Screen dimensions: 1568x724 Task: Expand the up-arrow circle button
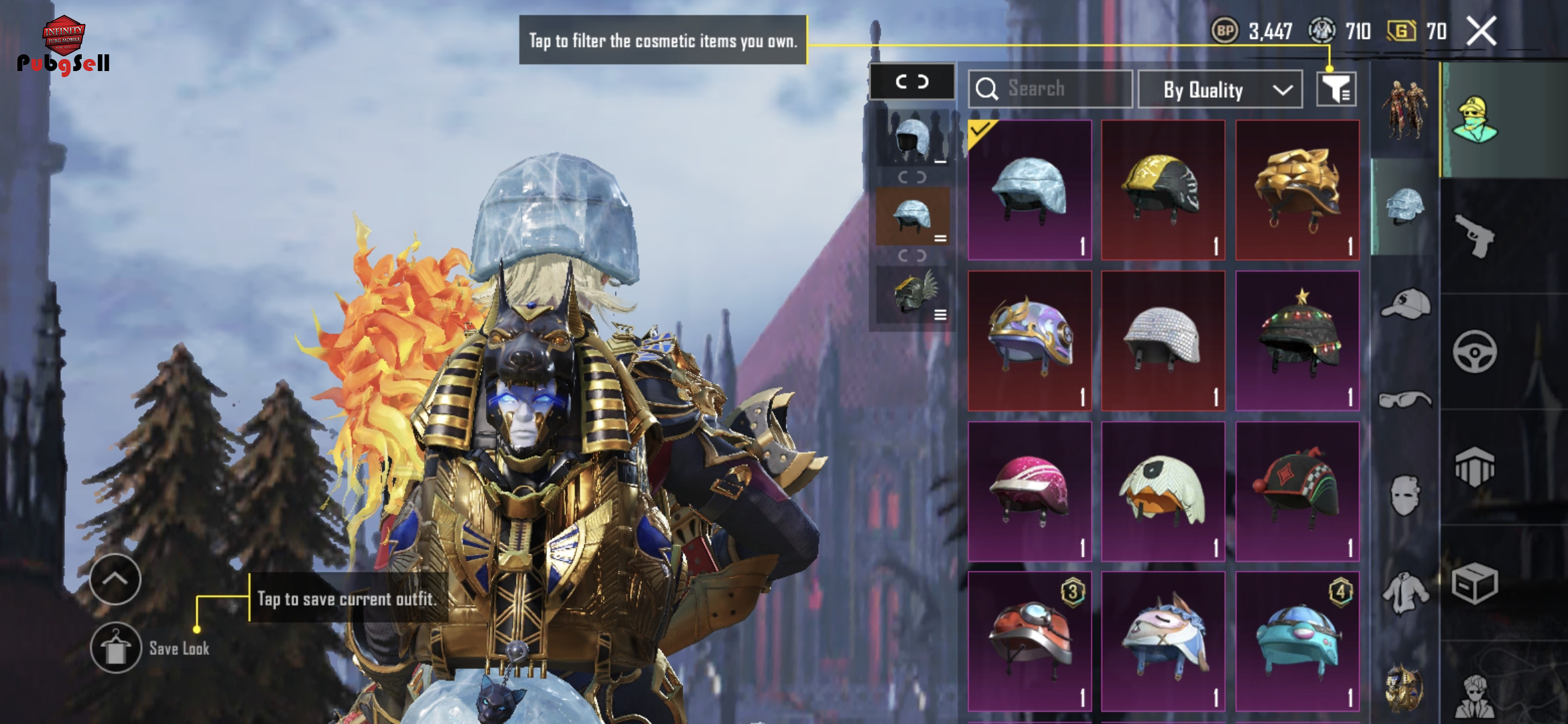pyautogui.click(x=115, y=579)
